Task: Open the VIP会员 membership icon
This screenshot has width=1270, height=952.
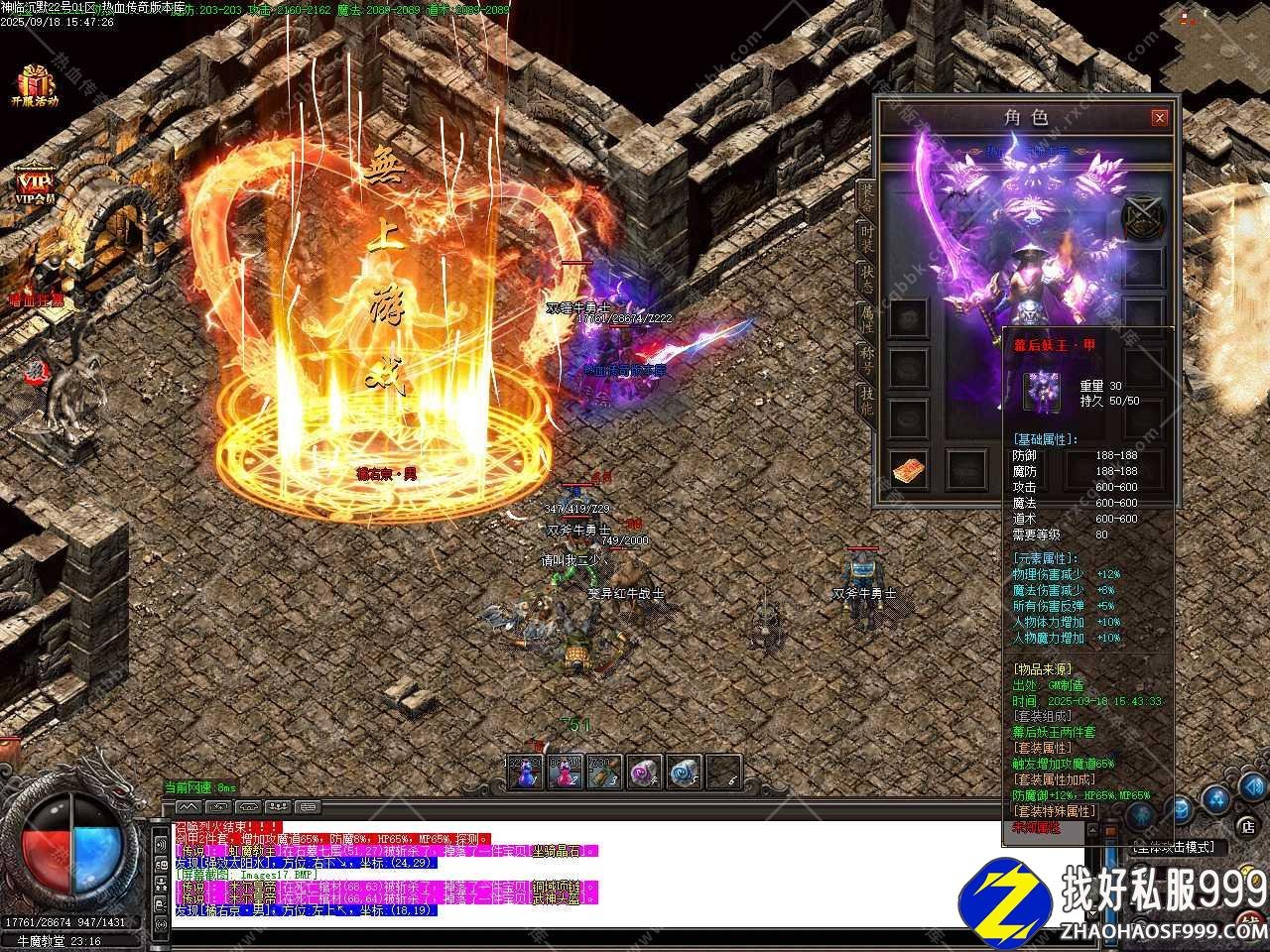Action: 35,185
